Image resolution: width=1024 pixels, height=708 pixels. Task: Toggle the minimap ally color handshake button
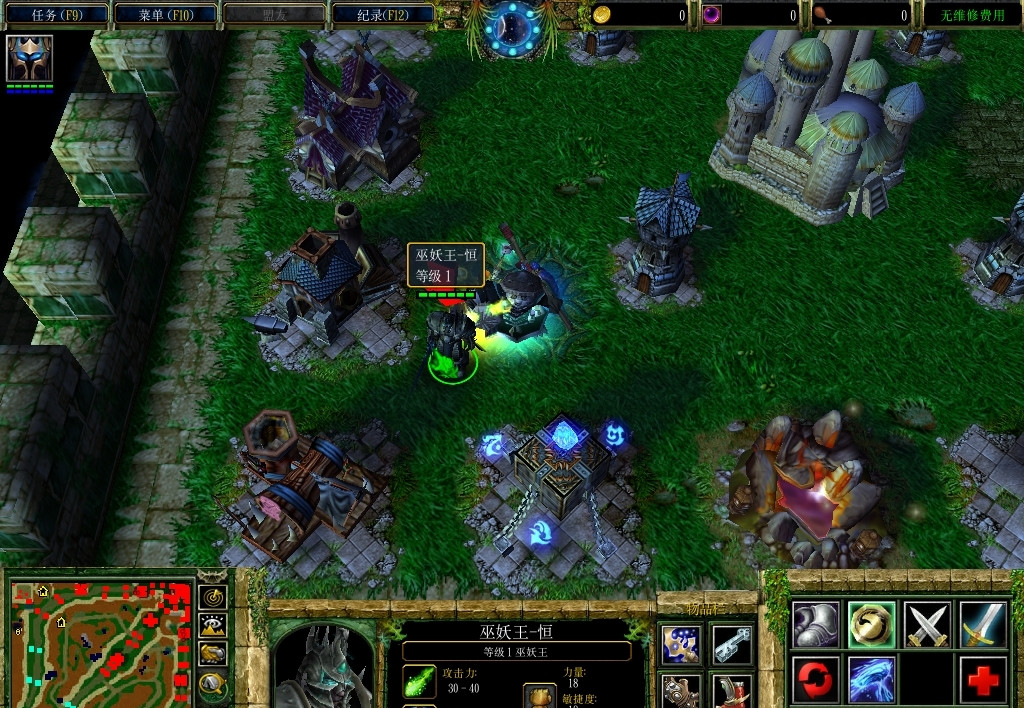coord(212,655)
